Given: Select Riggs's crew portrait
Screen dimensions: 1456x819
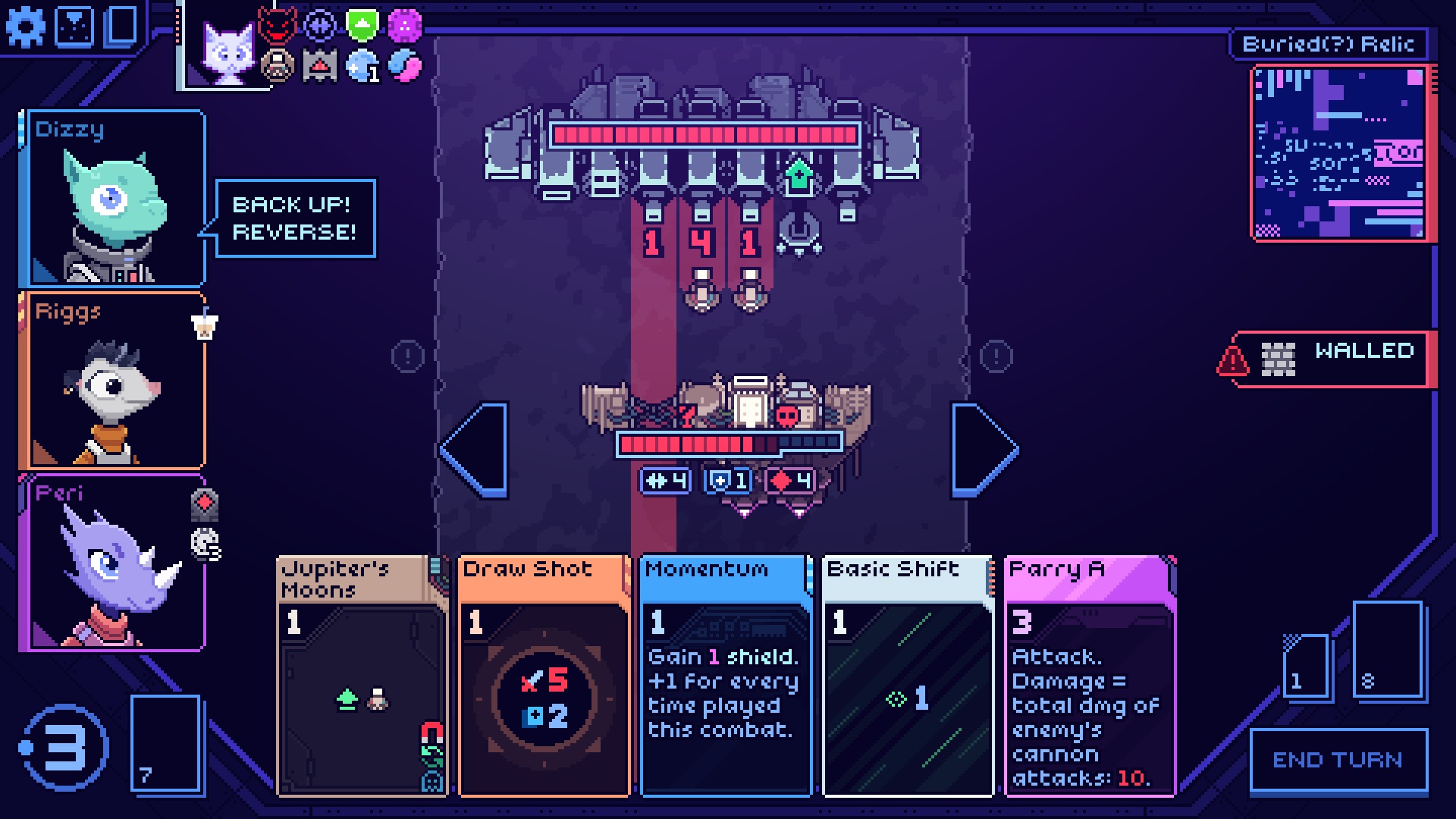Looking at the screenshot, I should (x=114, y=381).
